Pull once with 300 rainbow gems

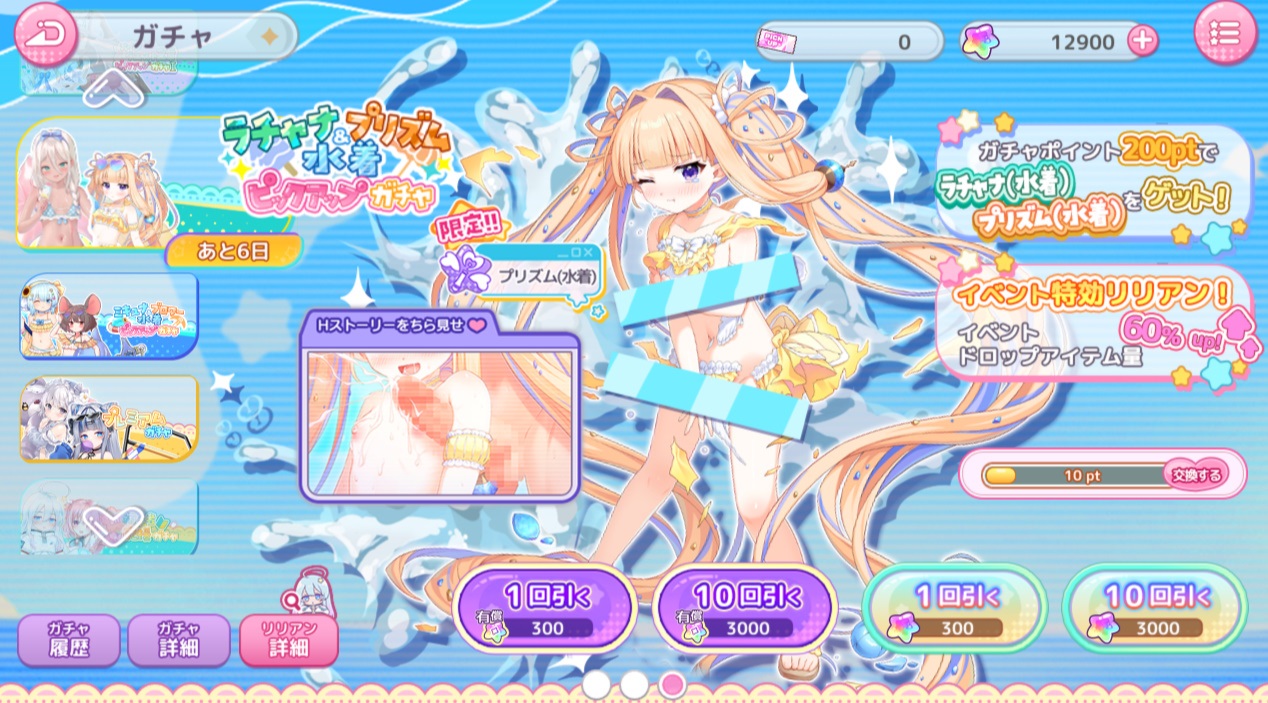coord(954,610)
